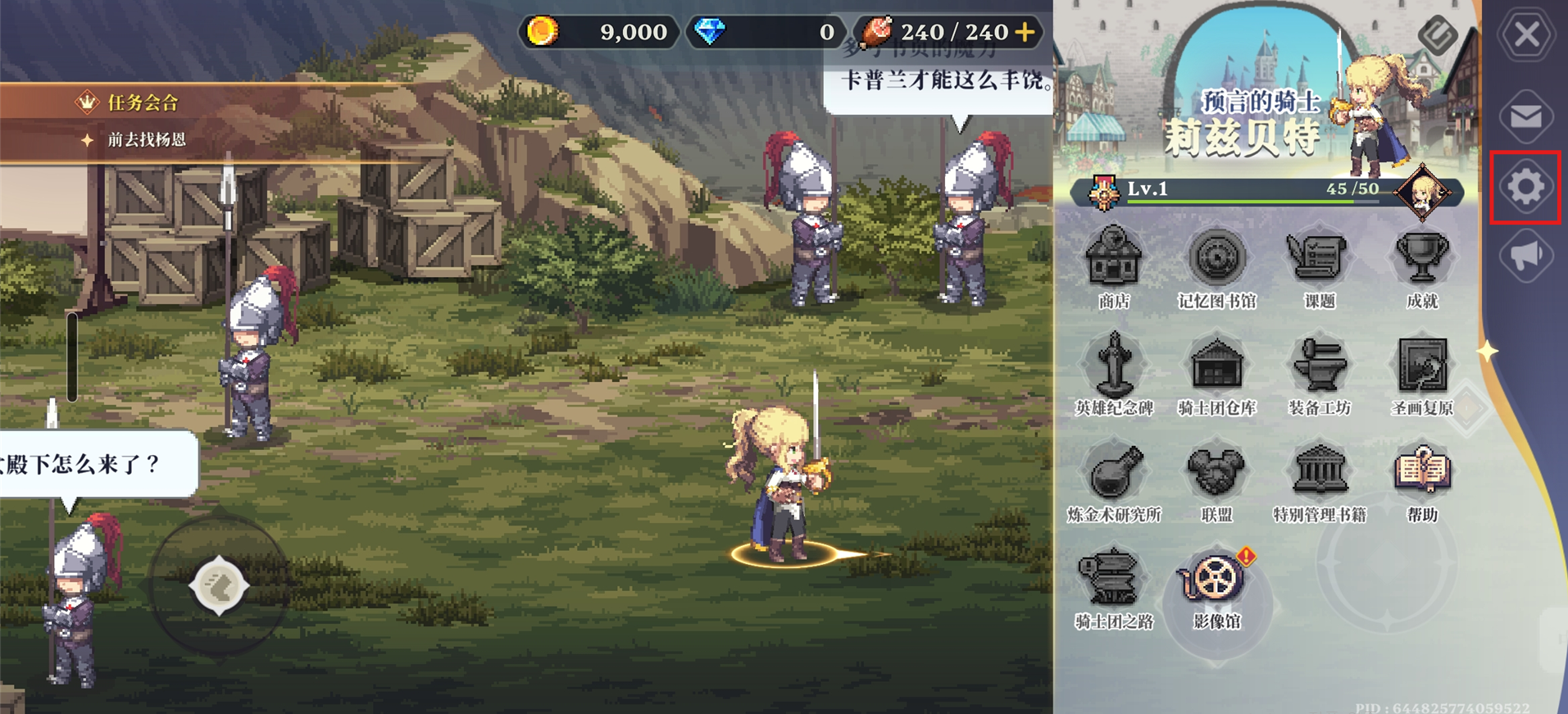Open 英雄纪念碑 hero monument
The height and width of the screenshot is (714, 1568).
[1113, 367]
